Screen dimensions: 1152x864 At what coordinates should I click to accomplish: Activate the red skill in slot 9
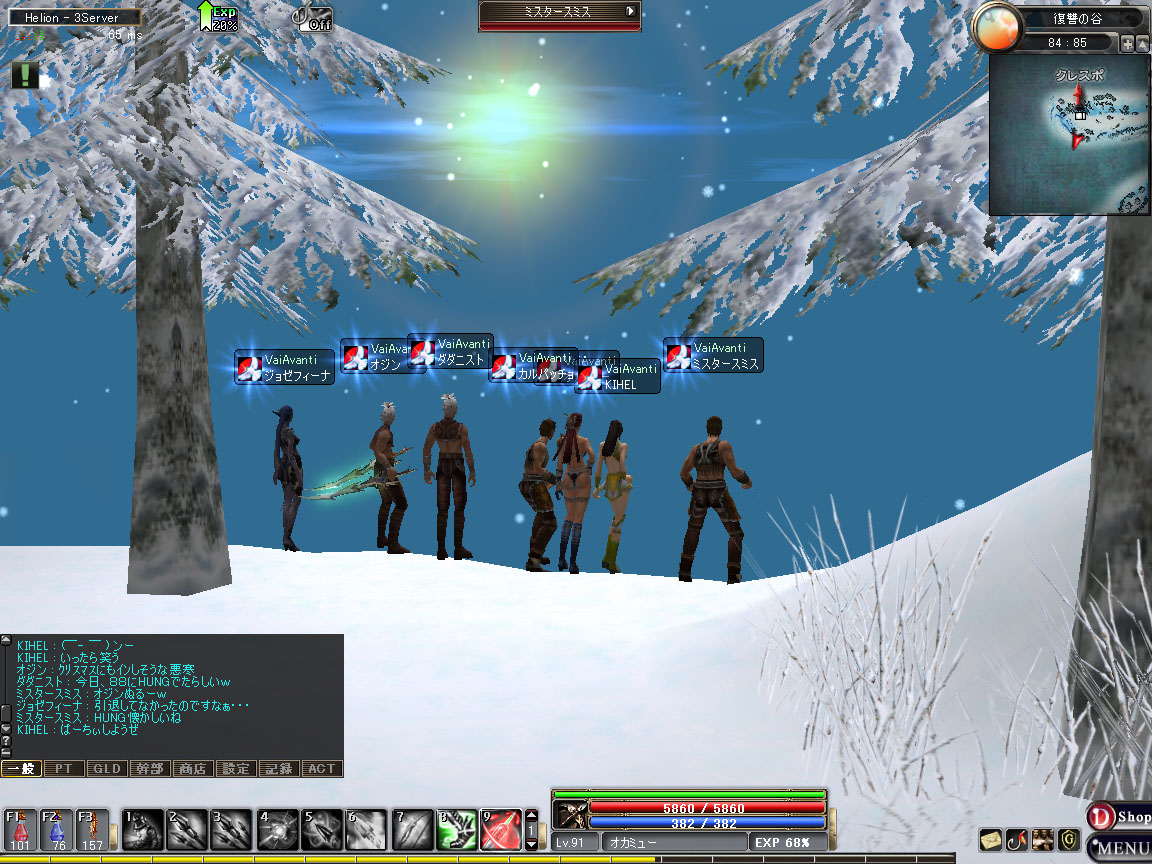click(x=501, y=830)
